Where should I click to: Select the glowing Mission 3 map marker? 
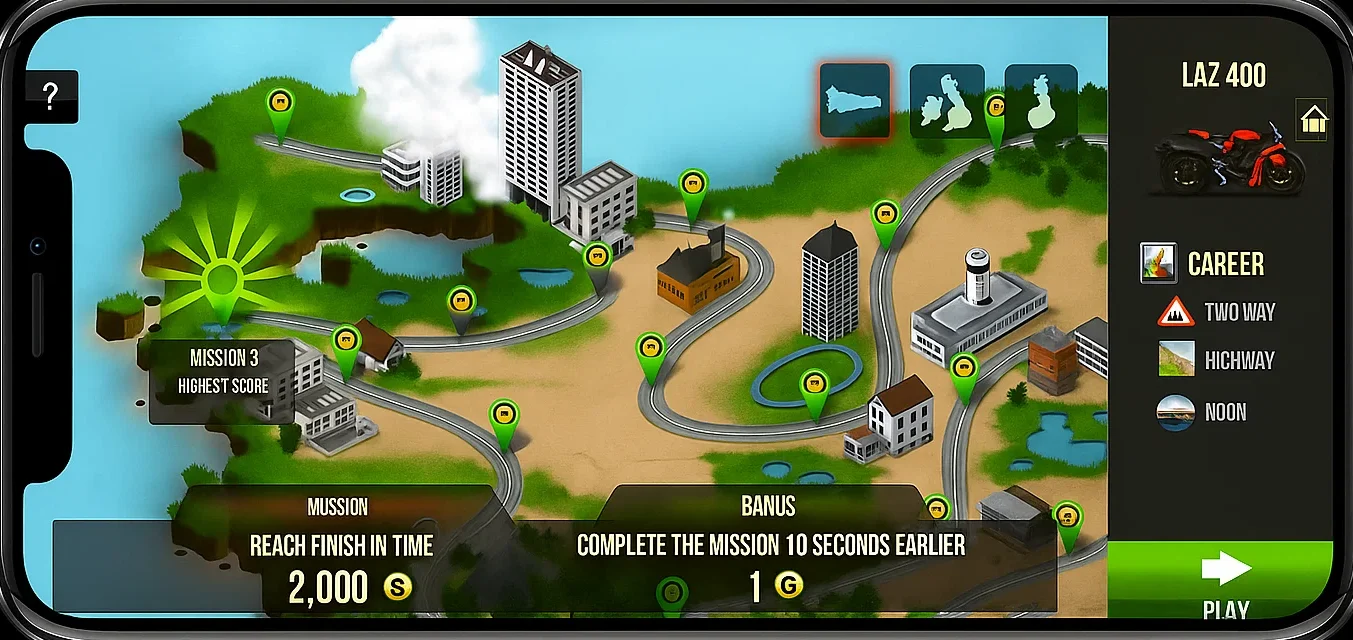point(220,284)
